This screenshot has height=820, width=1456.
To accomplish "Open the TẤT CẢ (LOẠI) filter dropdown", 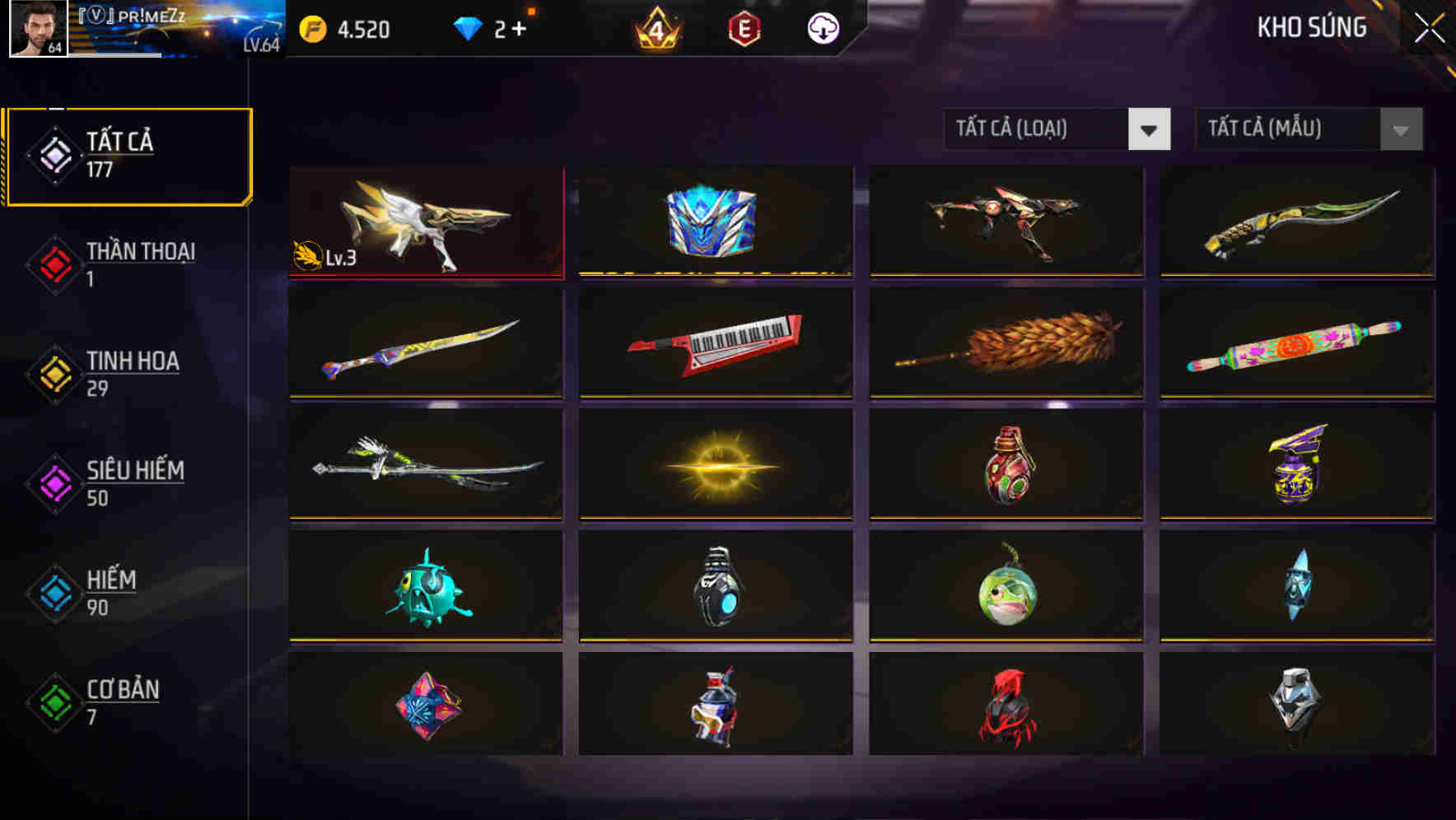I will [1038, 129].
